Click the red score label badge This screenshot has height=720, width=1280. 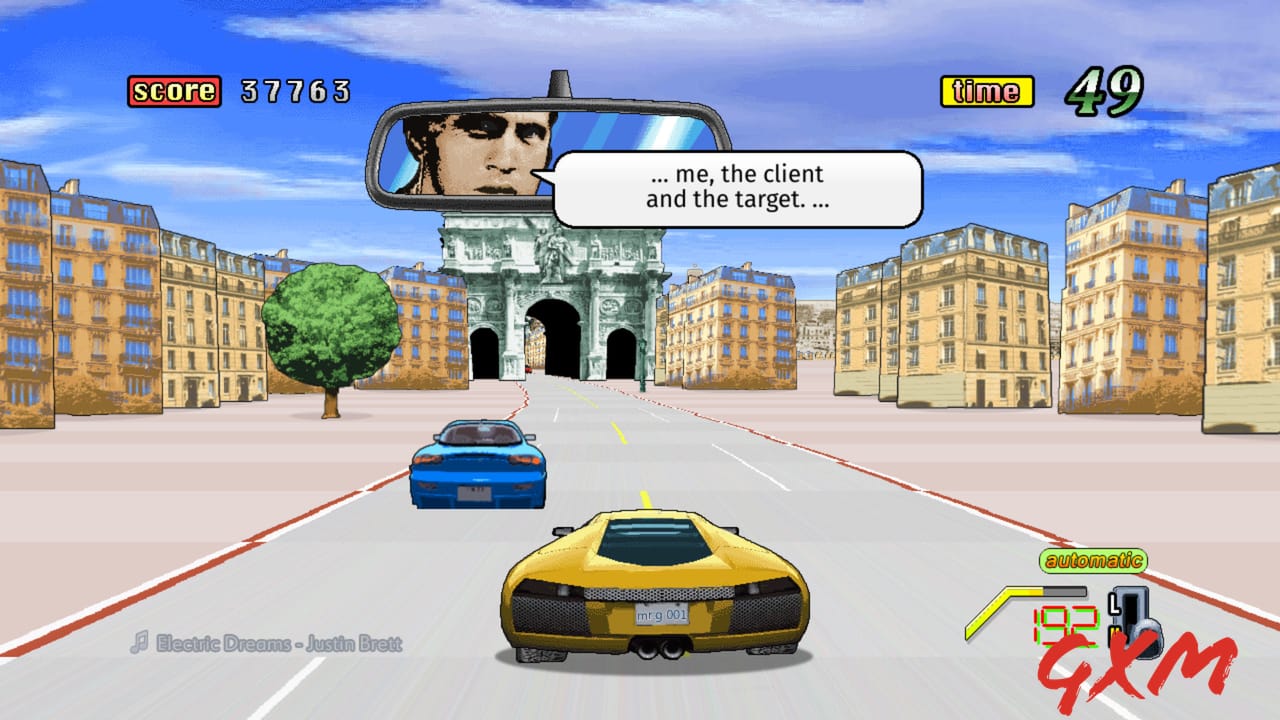pyautogui.click(x=172, y=91)
